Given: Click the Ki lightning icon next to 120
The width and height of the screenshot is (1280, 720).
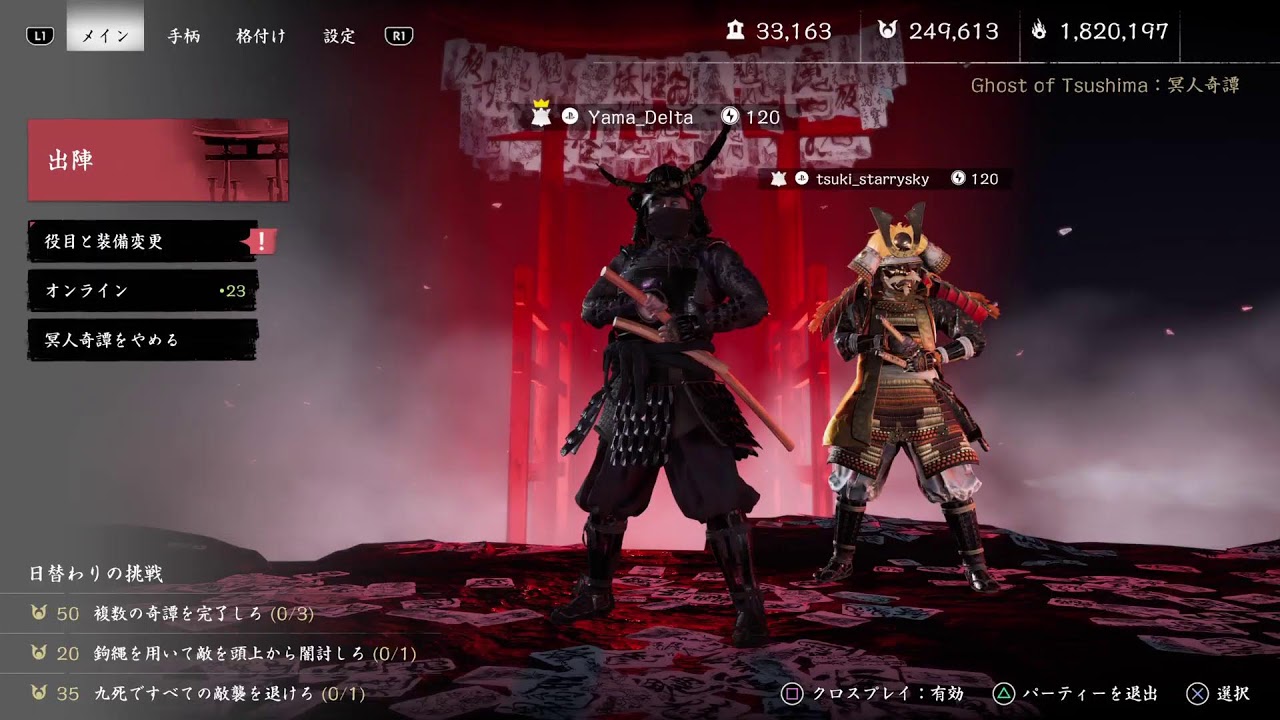Looking at the screenshot, I should (x=729, y=117).
